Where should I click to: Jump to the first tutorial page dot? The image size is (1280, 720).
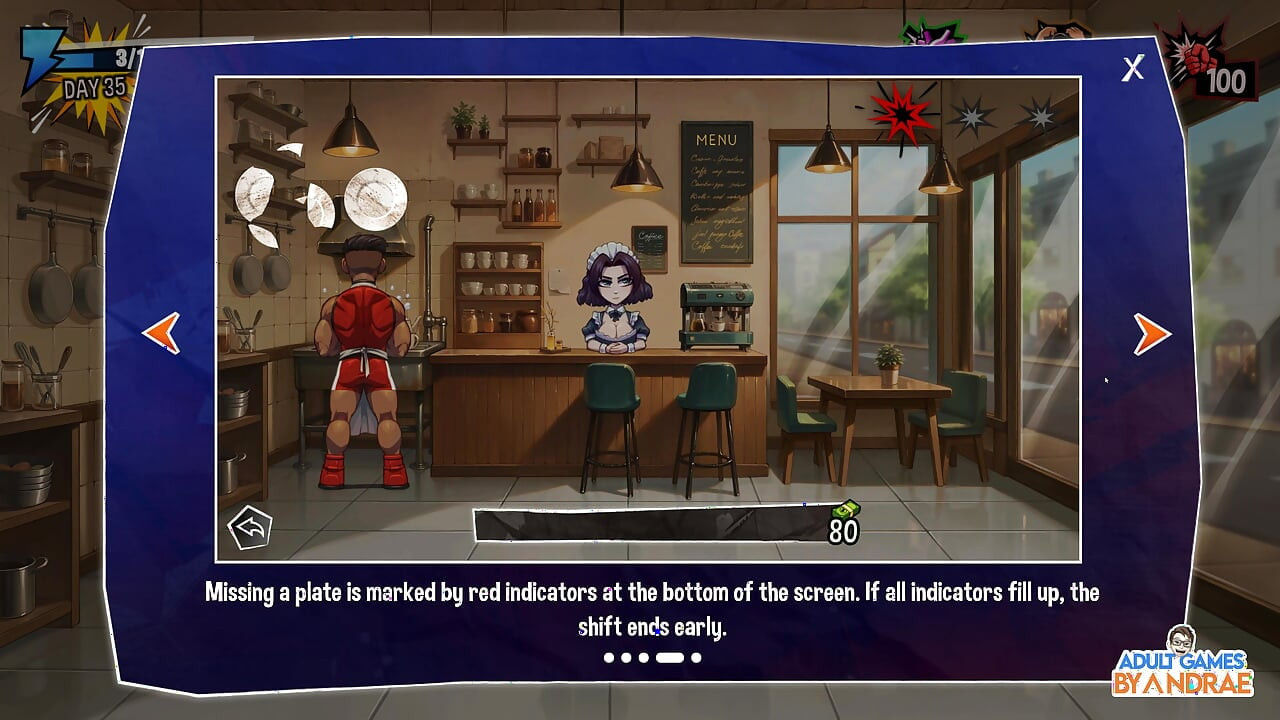[x=608, y=658]
